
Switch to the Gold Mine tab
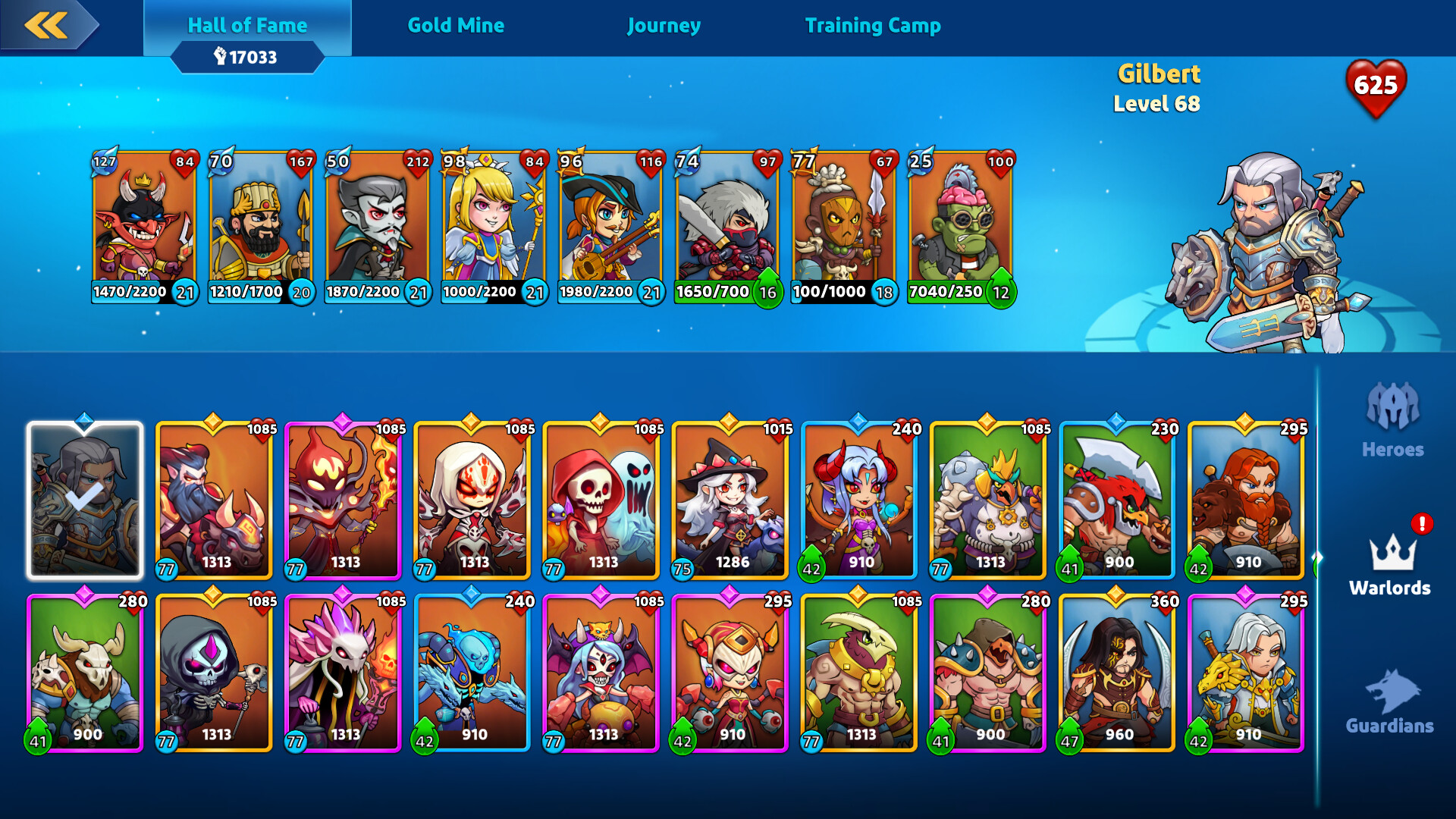coord(457,25)
